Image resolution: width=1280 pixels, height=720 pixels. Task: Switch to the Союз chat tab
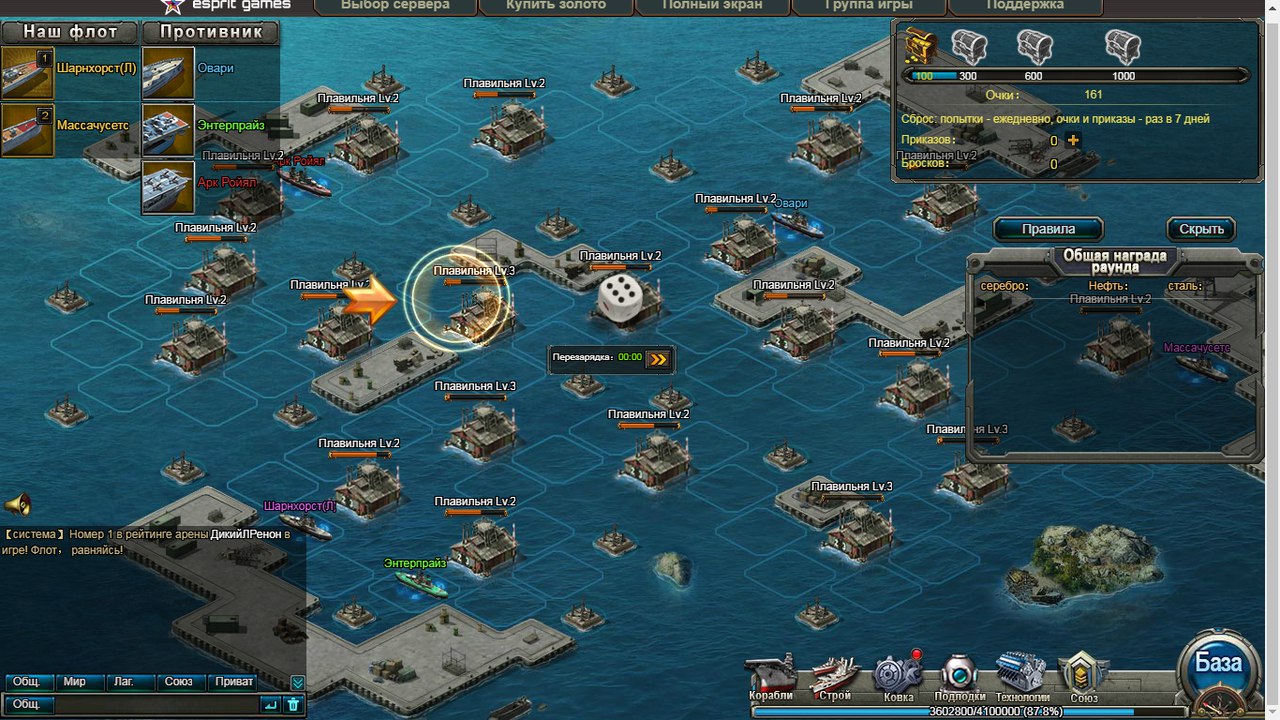click(179, 682)
